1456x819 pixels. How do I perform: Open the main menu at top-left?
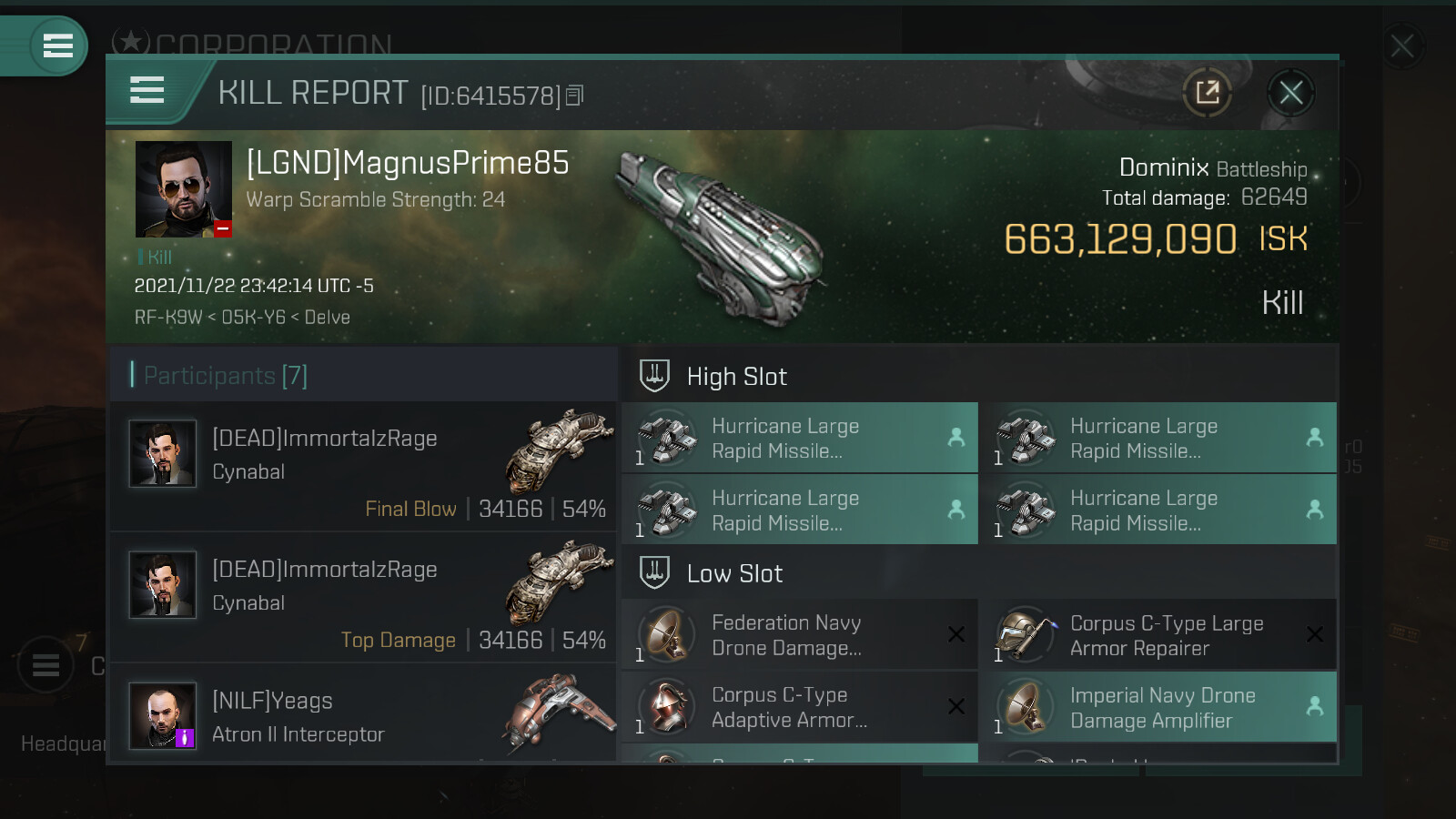point(57,45)
